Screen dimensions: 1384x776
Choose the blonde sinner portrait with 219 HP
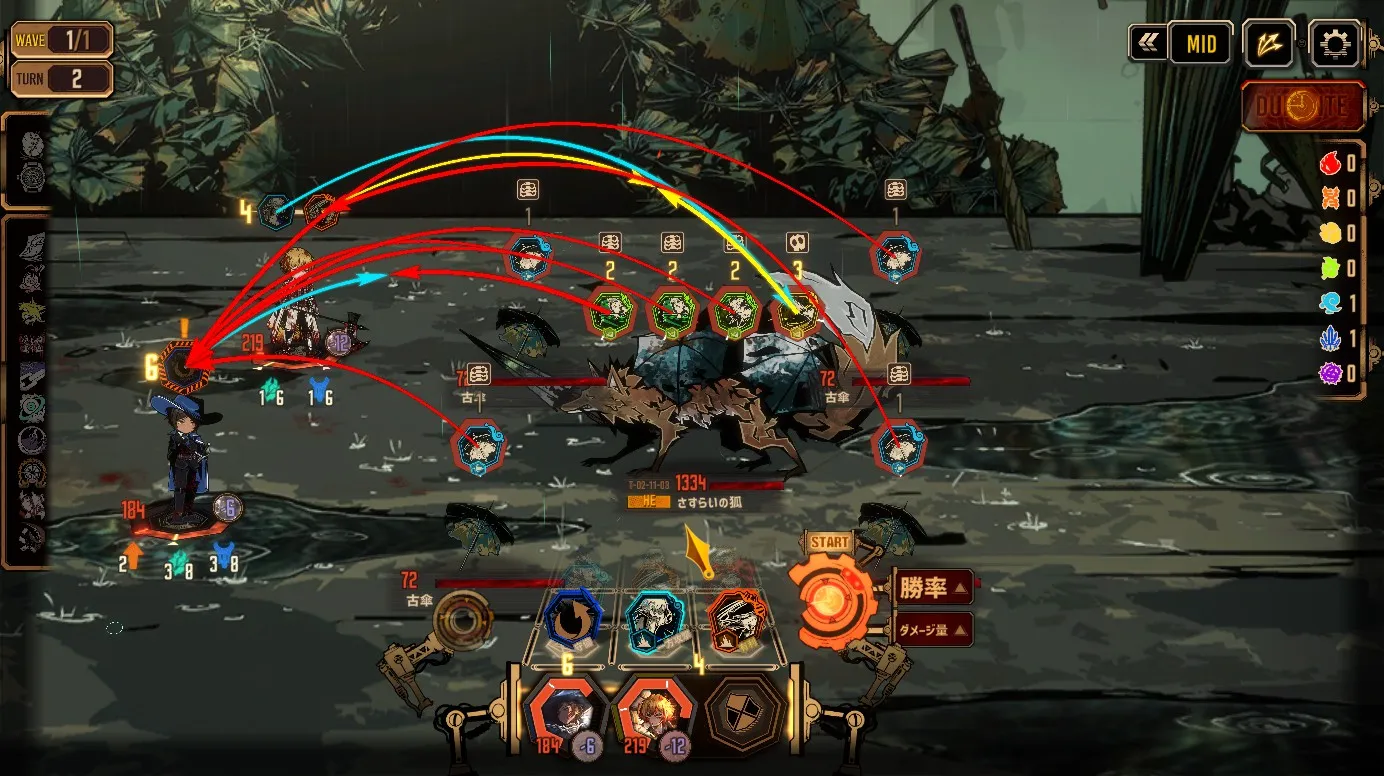(652, 712)
